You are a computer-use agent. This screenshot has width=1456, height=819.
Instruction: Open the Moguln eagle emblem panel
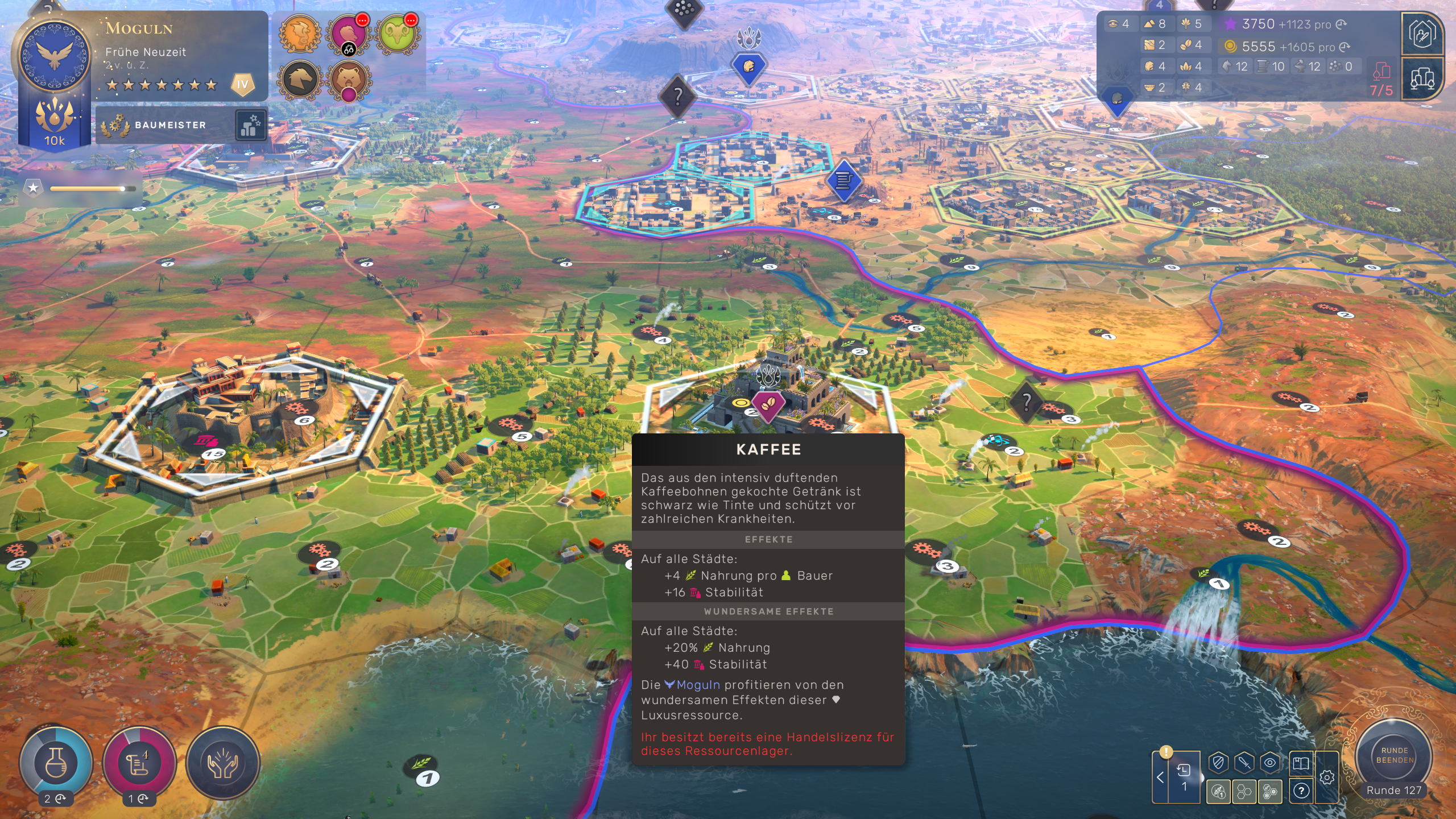tap(55, 56)
